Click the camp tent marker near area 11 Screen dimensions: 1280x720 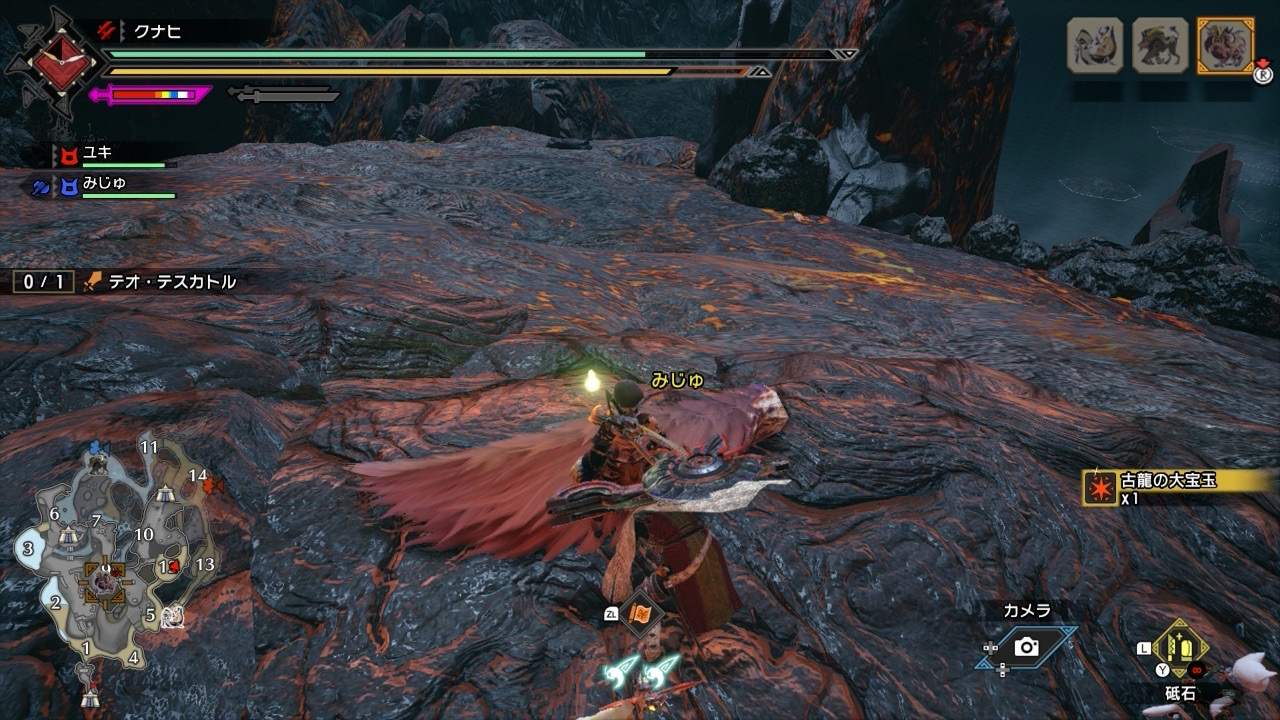(166, 492)
